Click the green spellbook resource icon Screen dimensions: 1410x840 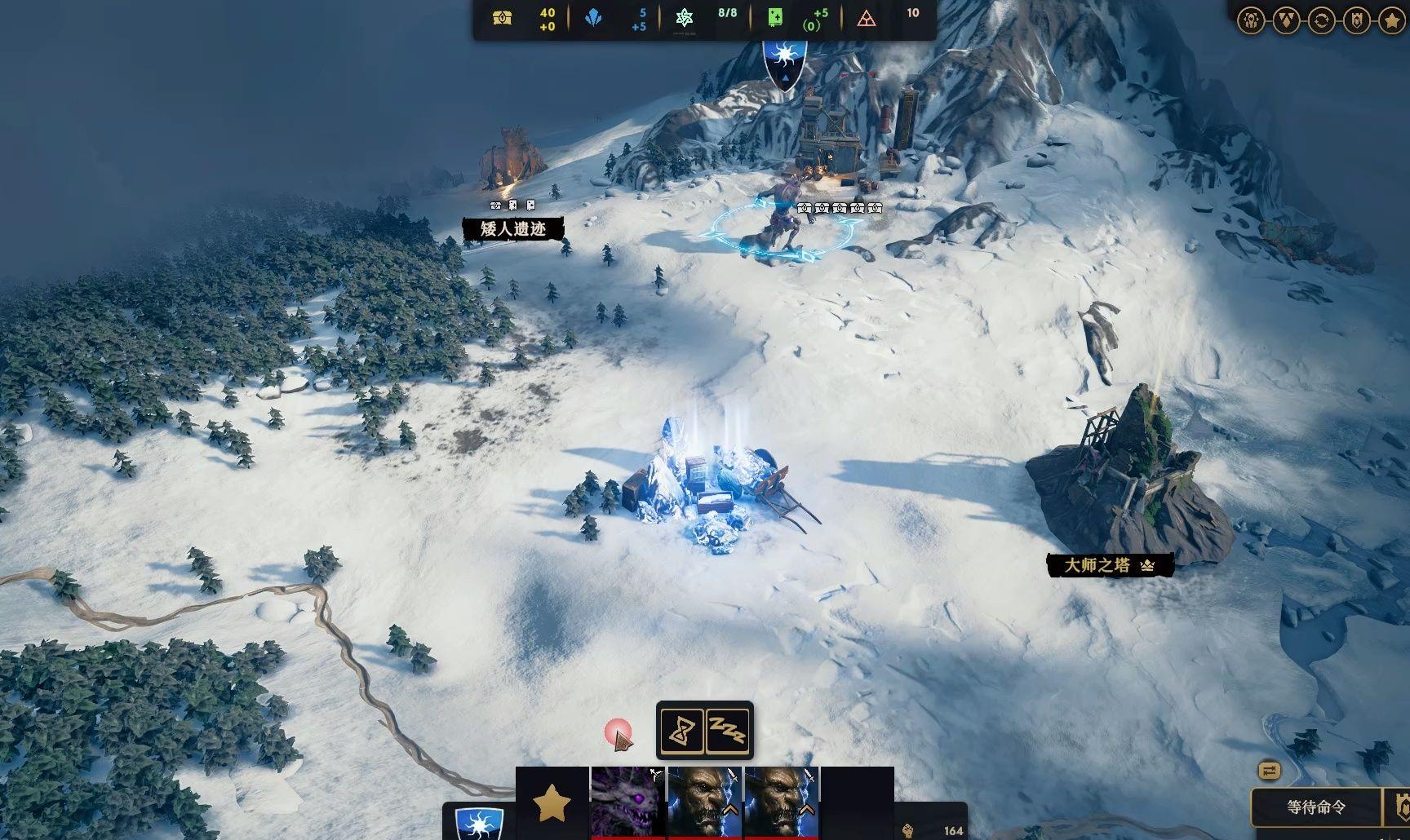click(774, 19)
